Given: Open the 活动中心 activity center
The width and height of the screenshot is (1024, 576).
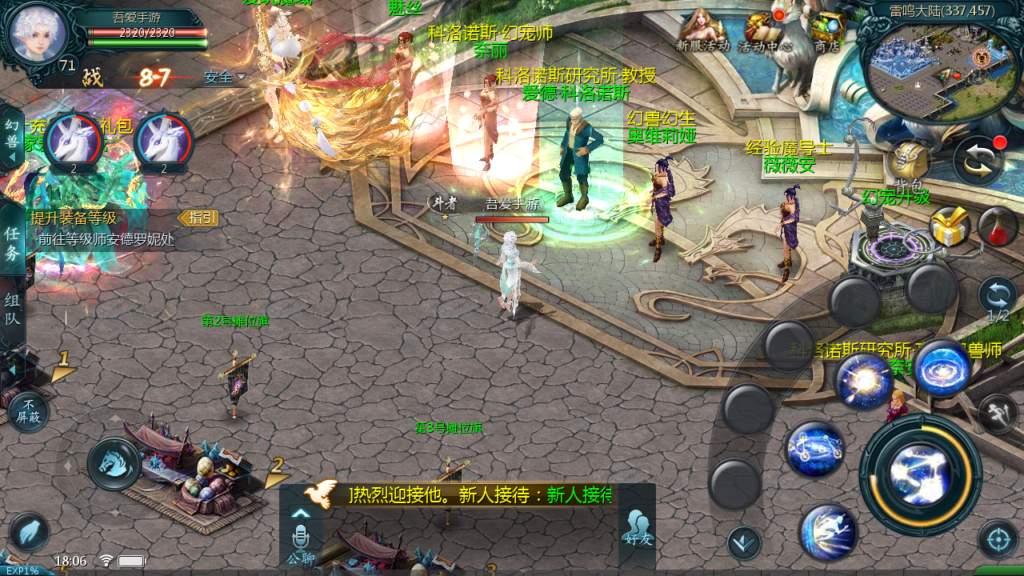Looking at the screenshot, I should 765,30.
